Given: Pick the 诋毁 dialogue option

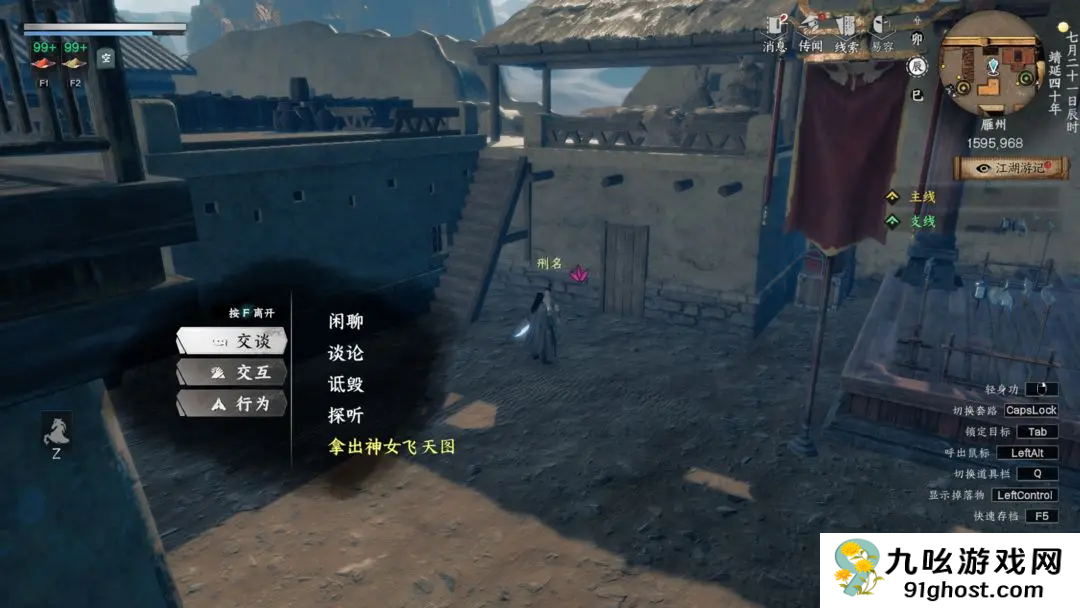Looking at the screenshot, I should [x=345, y=384].
